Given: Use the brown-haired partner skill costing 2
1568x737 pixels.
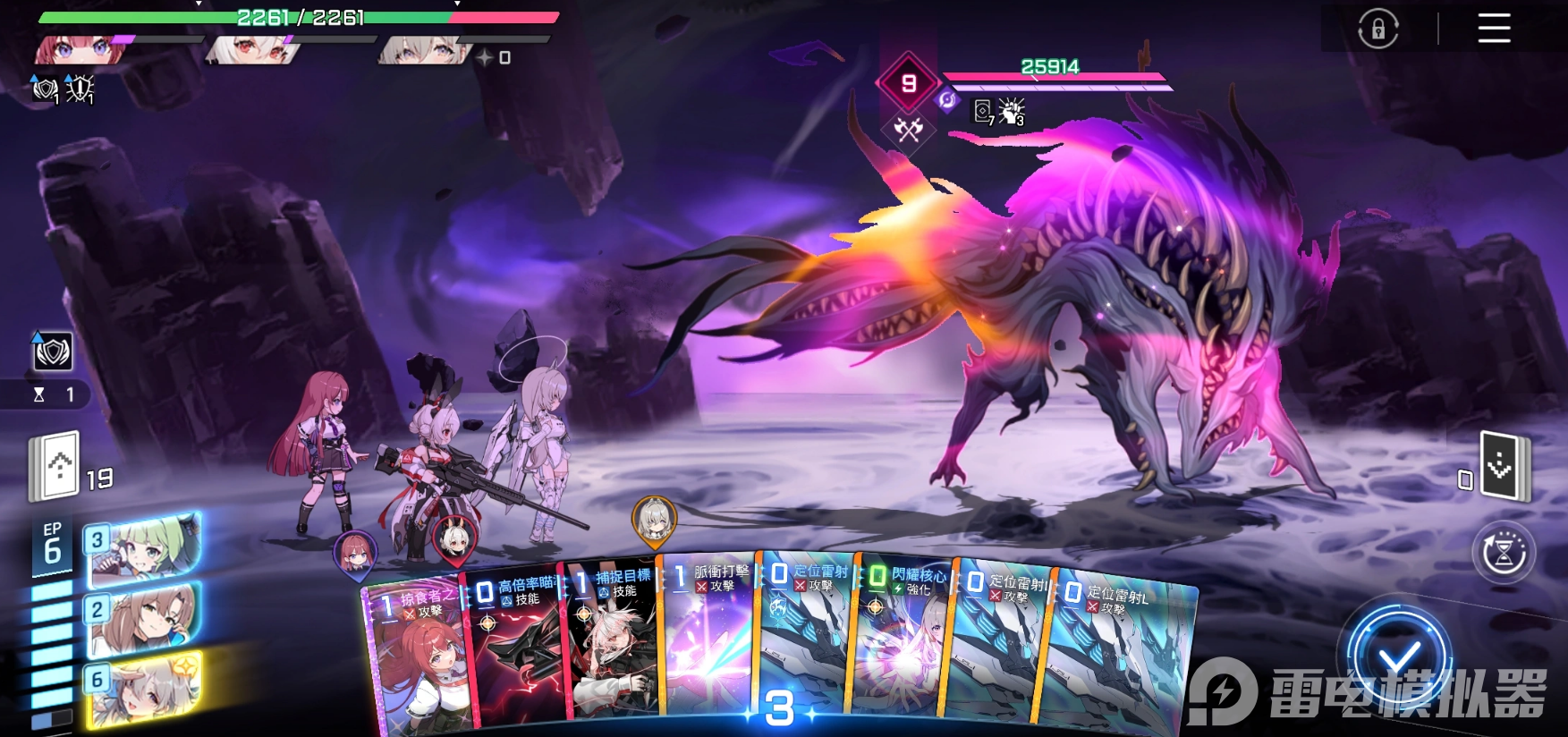Looking at the screenshot, I should [143, 616].
